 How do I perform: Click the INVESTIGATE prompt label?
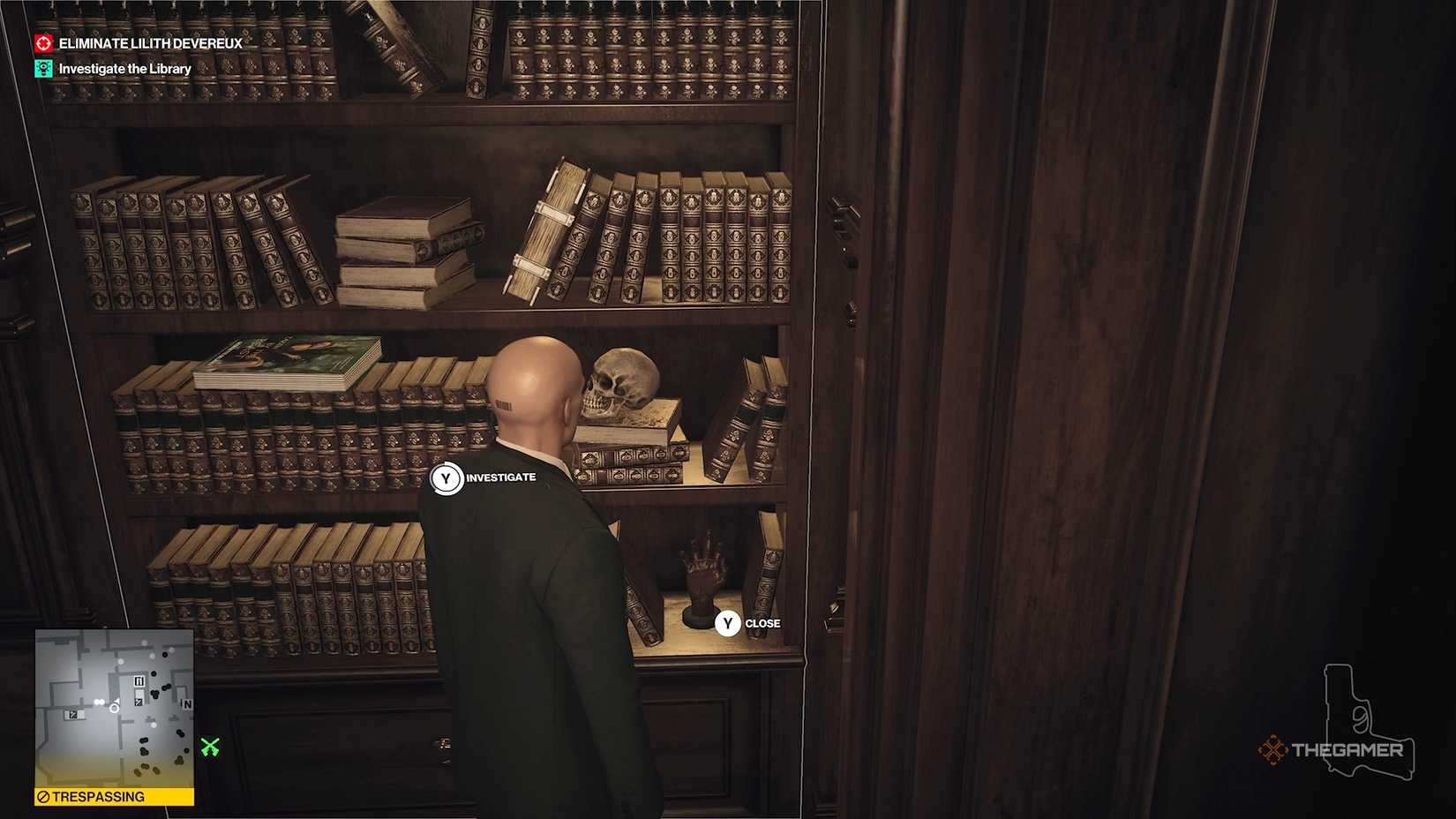[x=500, y=477]
